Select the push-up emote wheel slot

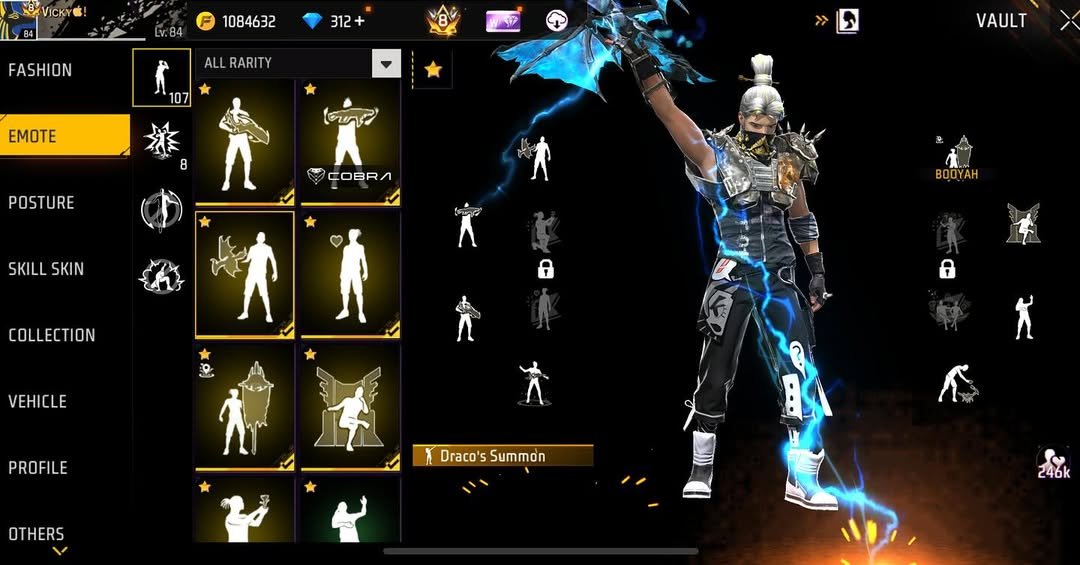tap(957, 383)
